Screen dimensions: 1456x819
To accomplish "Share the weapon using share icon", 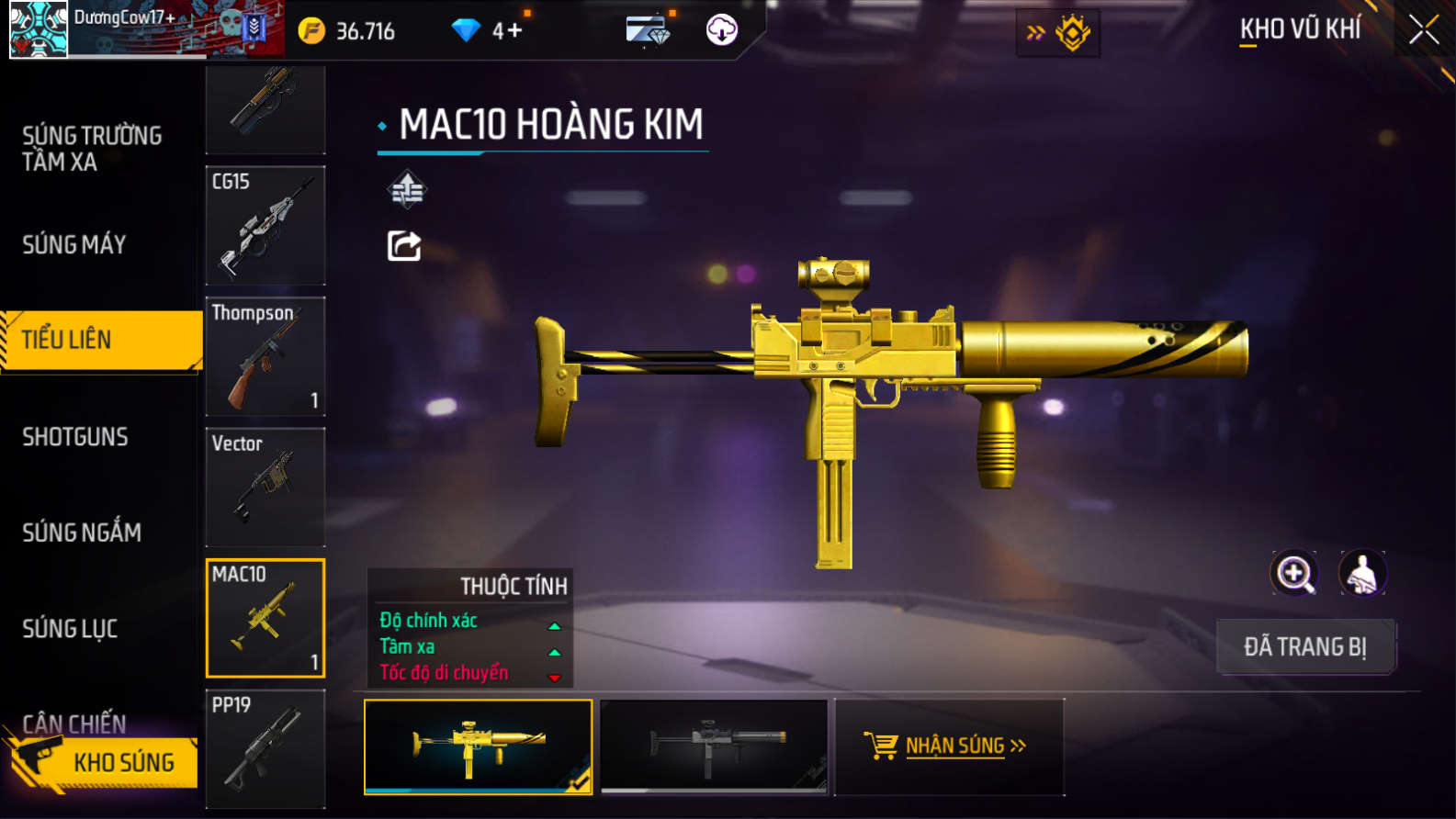I will tap(404, 246).
